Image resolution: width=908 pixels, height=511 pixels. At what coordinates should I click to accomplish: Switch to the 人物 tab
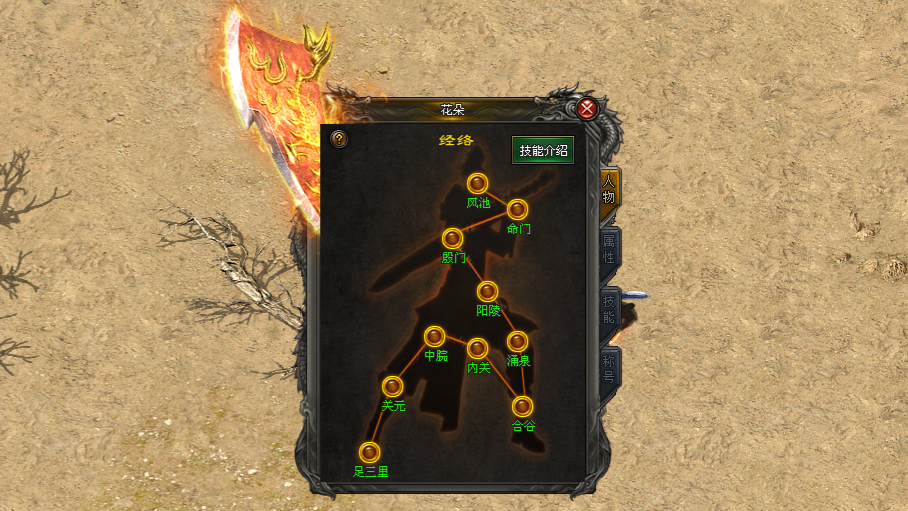point(609,189)
